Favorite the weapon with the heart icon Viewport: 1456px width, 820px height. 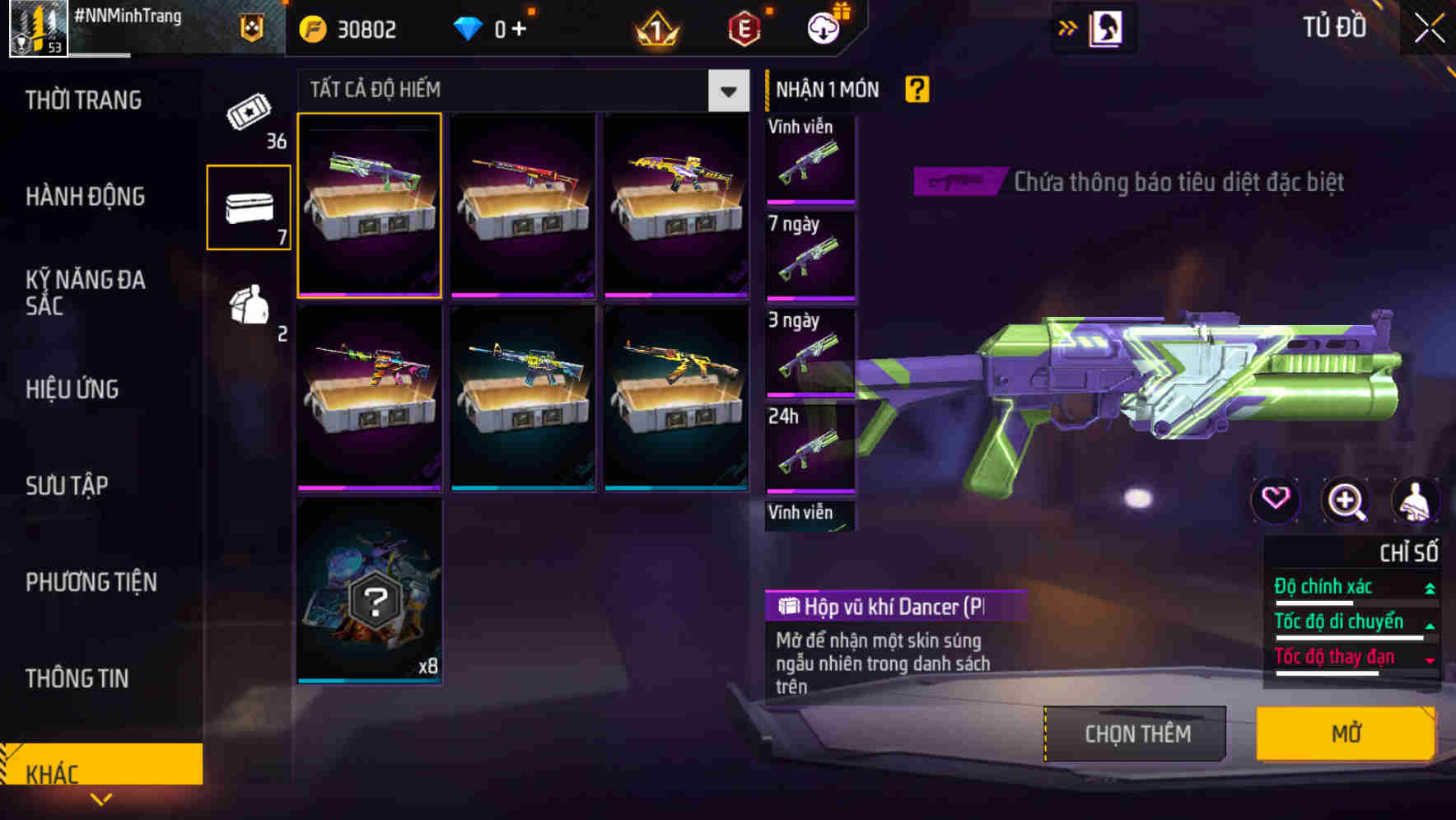1276,501
